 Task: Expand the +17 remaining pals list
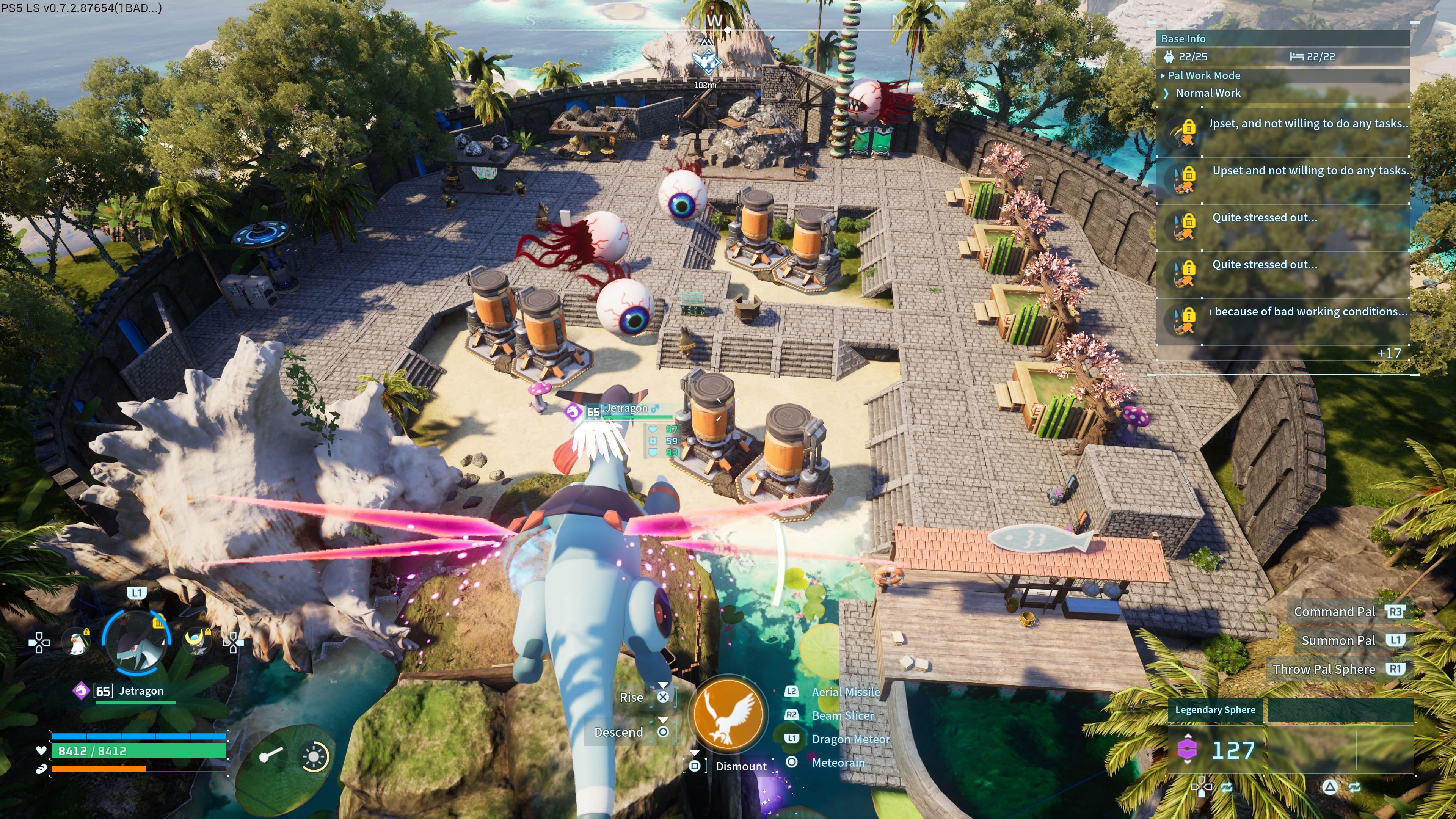1389,353
